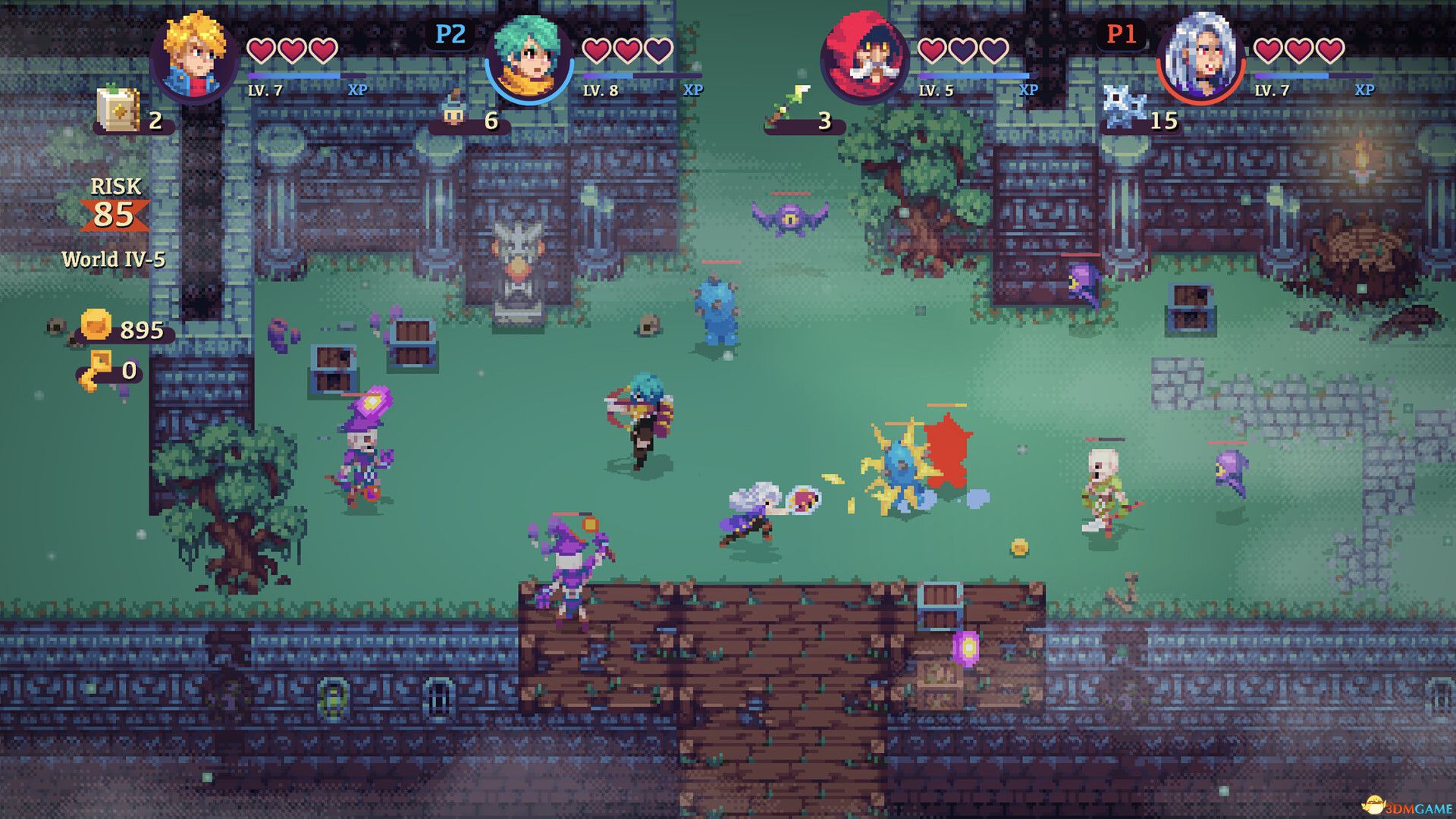Click the lantern shrine item icon with count 6
The height and width of the screenshot is (819, 1456).
click(x=453, y=111)
